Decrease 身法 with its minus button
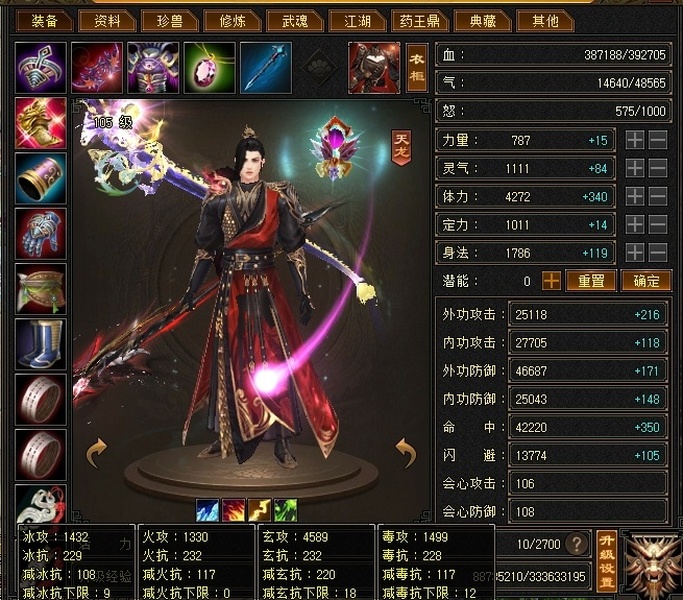This screenshot has height=600, width=683. click(x=658, y=253)
